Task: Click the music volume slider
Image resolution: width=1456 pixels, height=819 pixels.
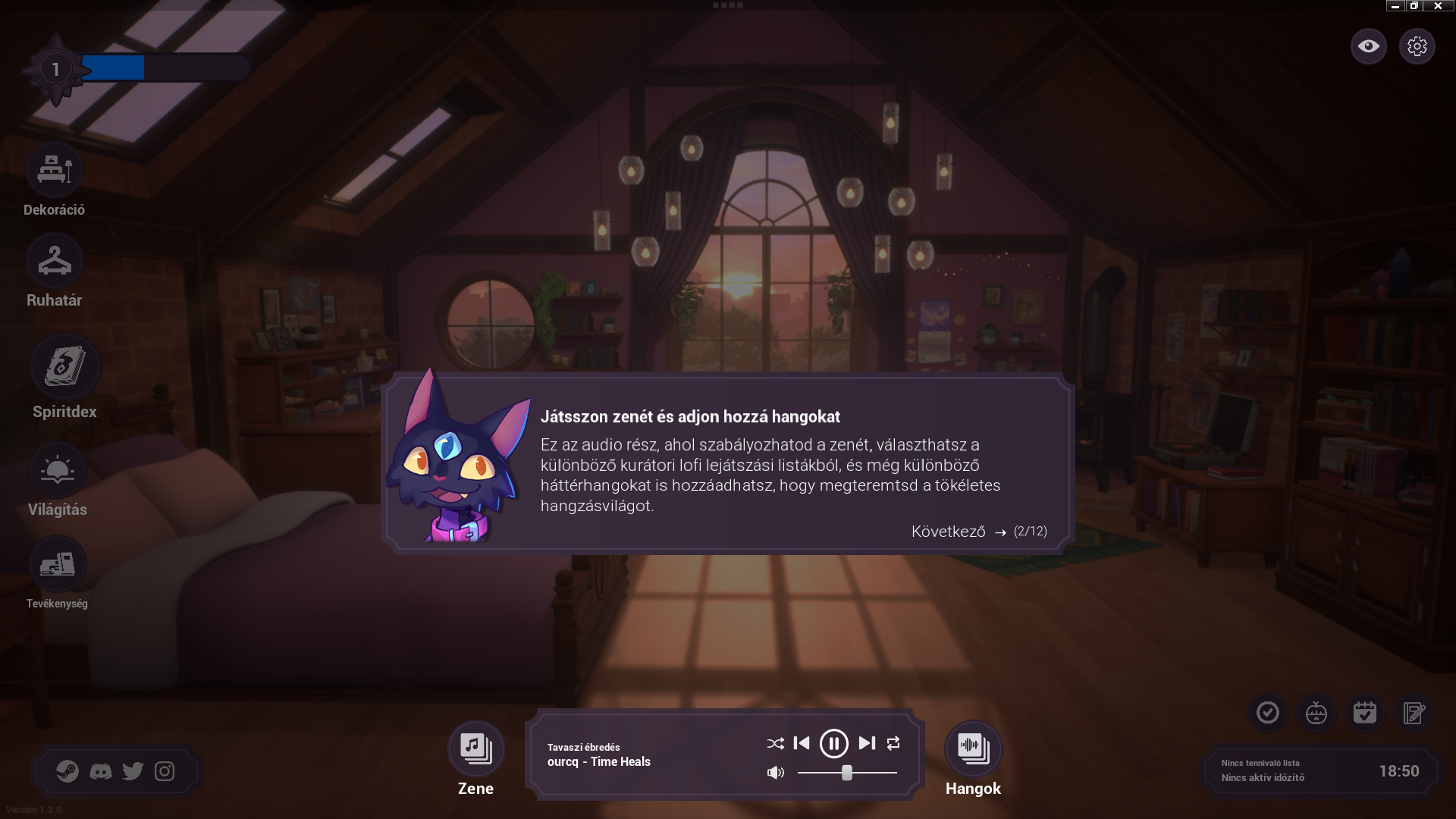Action: tap(847, 773)
